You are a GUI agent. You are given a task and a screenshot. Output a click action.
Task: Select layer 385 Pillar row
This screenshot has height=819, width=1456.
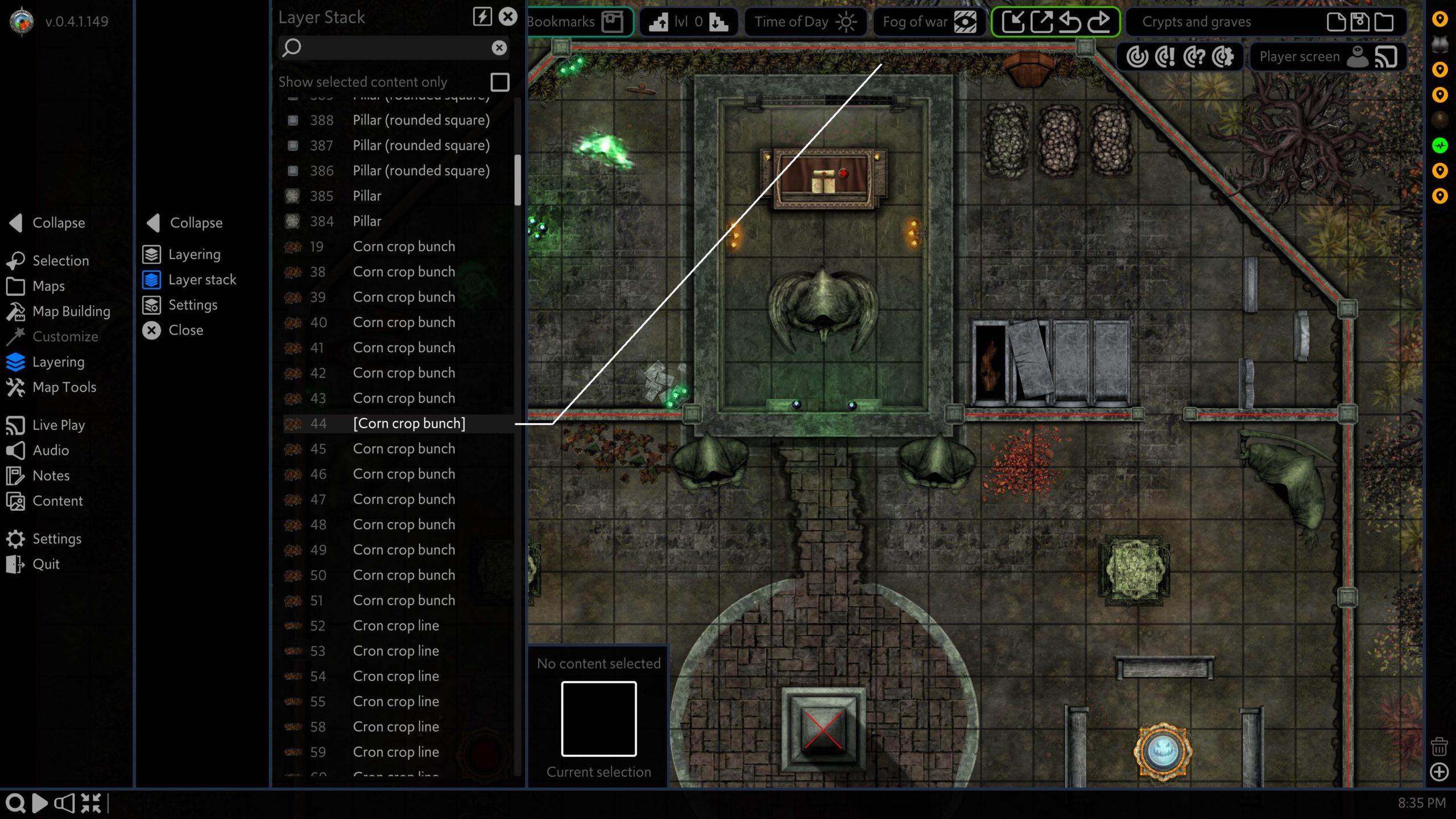[367, 196]
